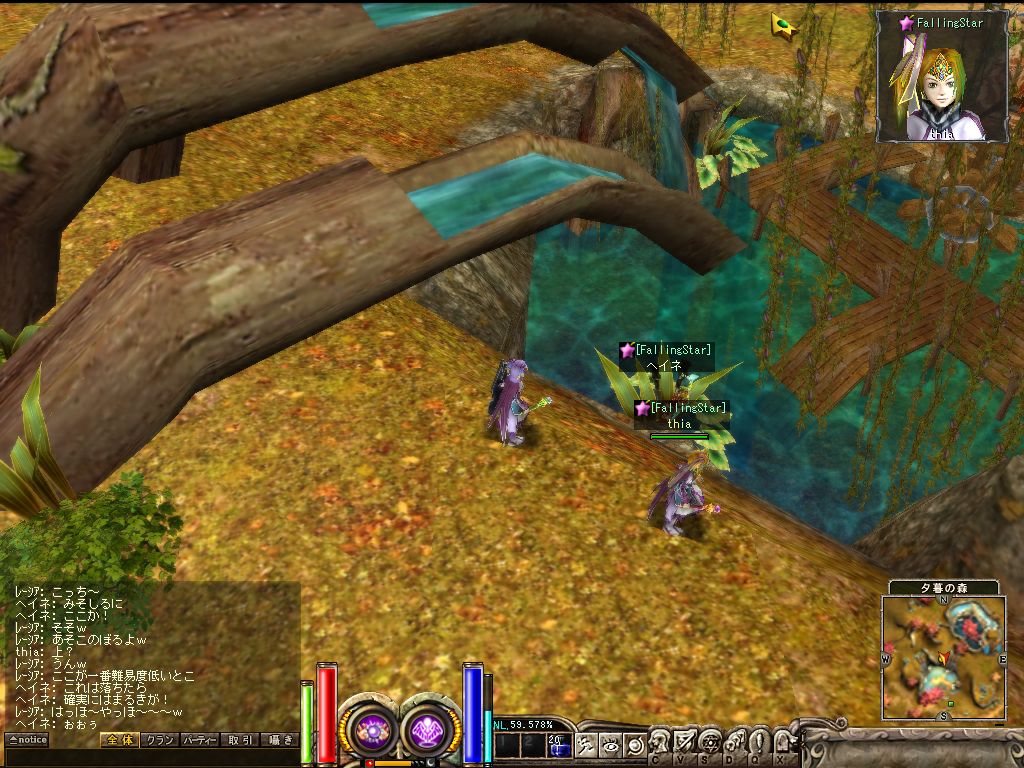The image size is (1024, 768).
Task: Open the quest exclamation icon (Q)
Action: (757, 743)
